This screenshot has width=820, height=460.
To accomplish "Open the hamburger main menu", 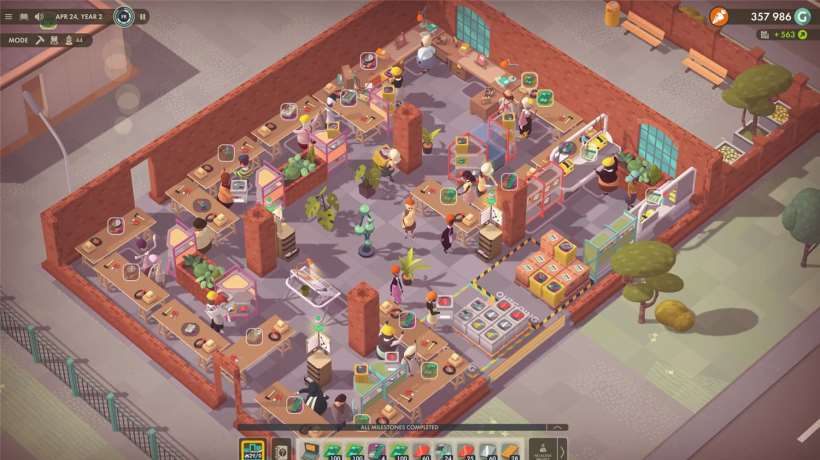I will (9, 16).
